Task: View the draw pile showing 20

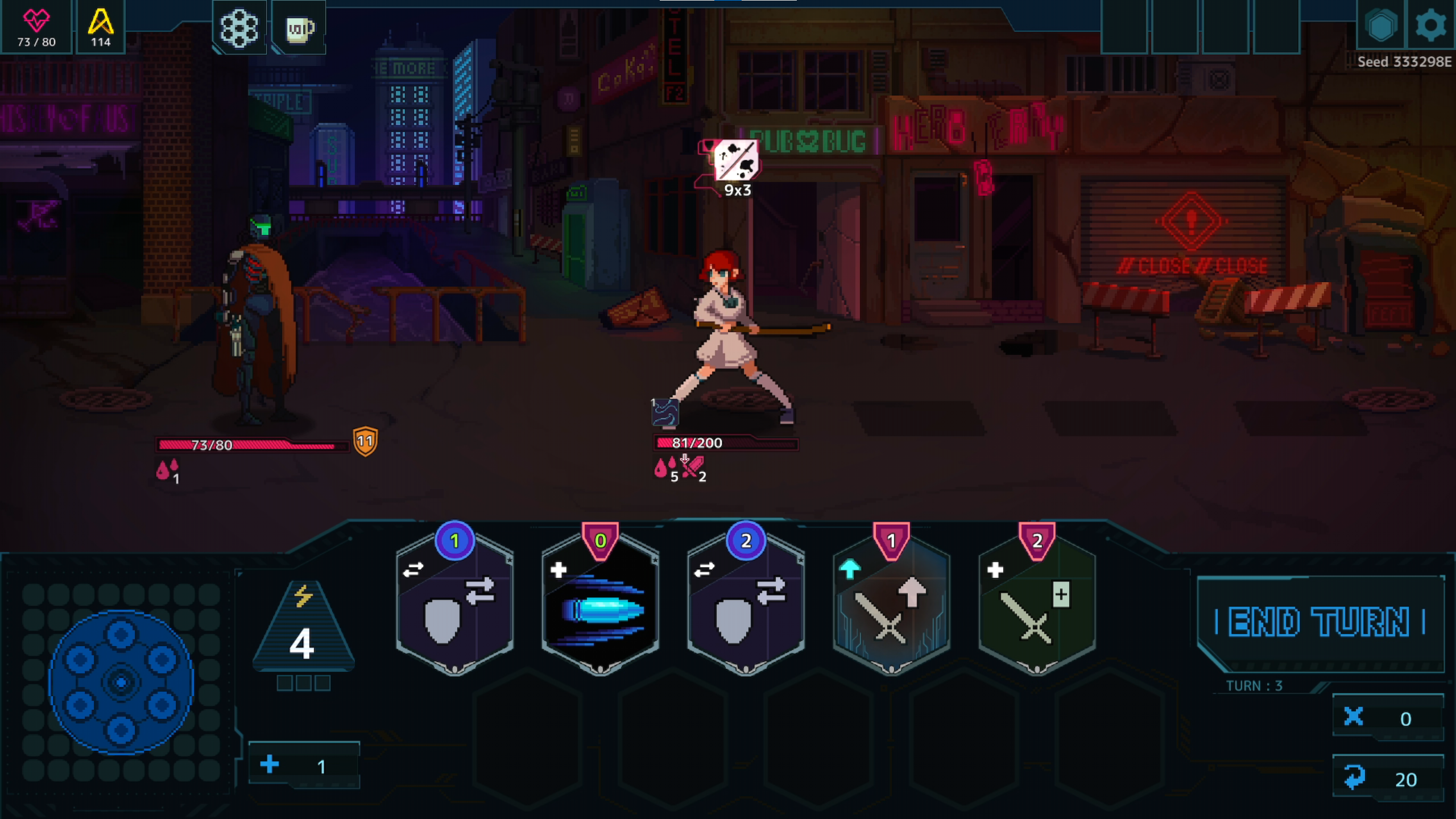Action: 1388,779
